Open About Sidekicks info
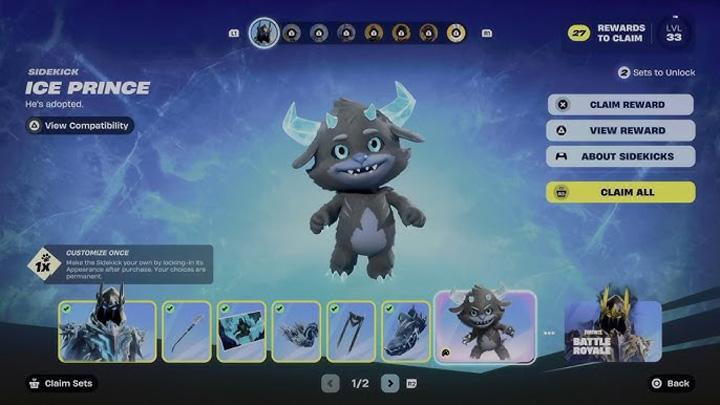This screenshot has height=405, width=720. (620, 157)
